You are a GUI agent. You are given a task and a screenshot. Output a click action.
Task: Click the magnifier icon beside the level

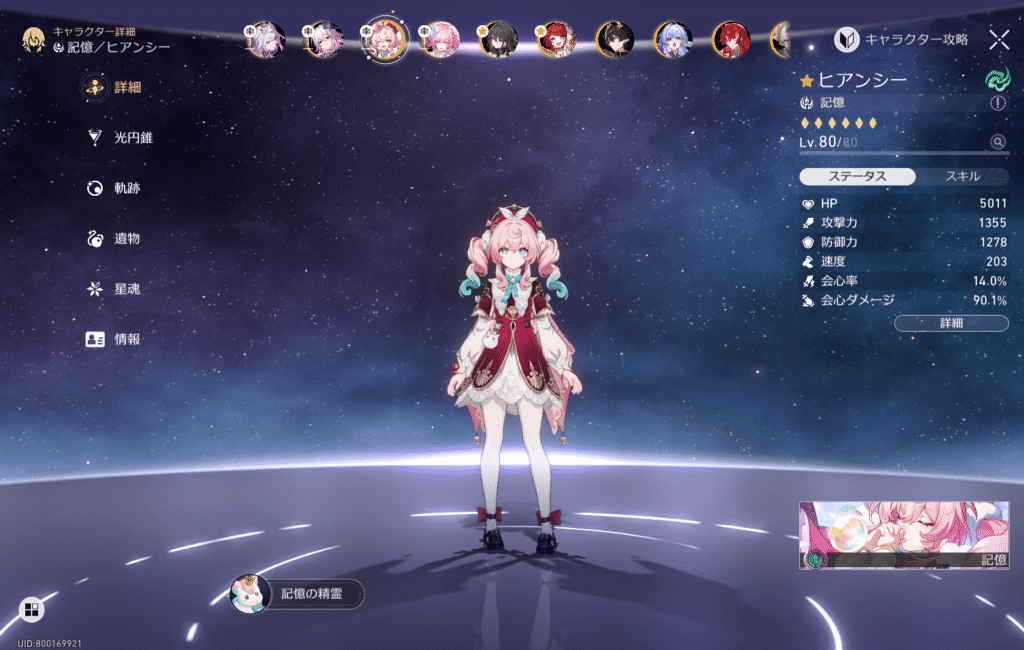(997, 142)
